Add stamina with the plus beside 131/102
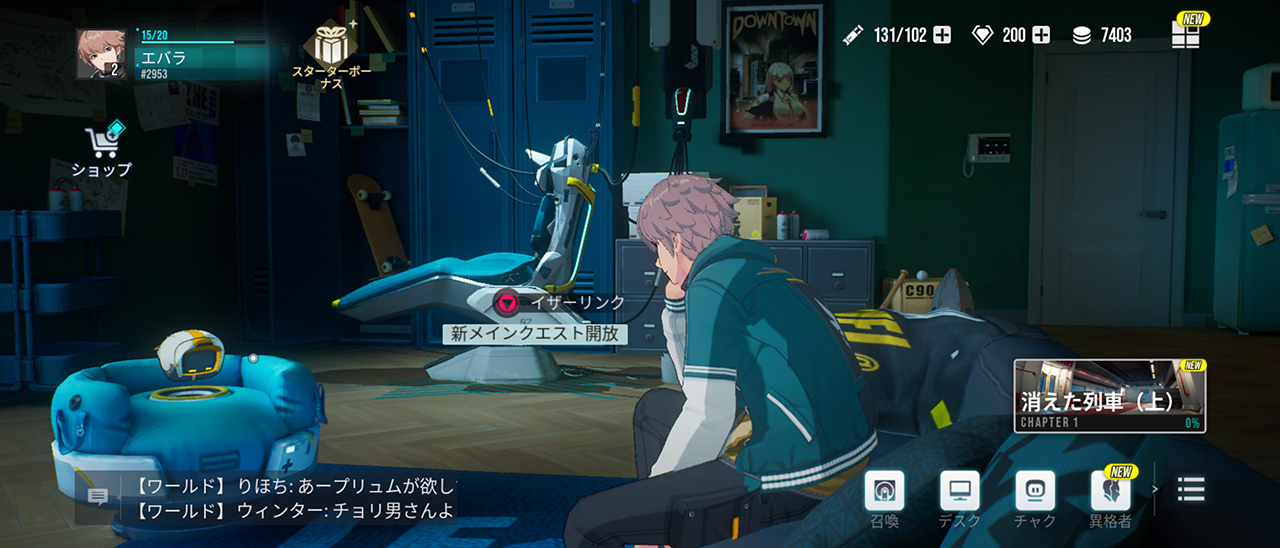The width and height of the screenshot is (1280, 548). point(942,35)
